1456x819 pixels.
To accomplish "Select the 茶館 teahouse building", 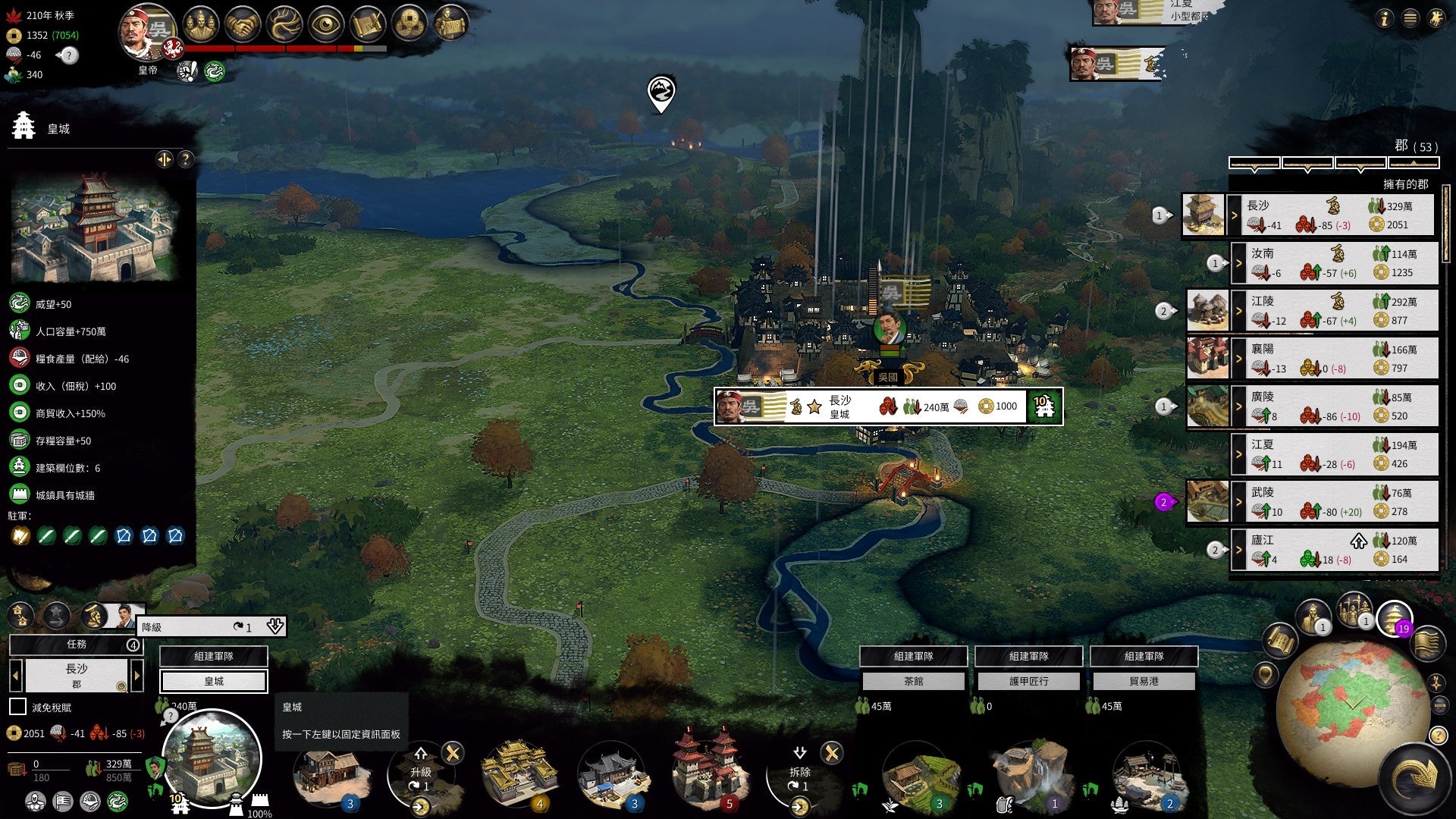I will pos(913,682).
